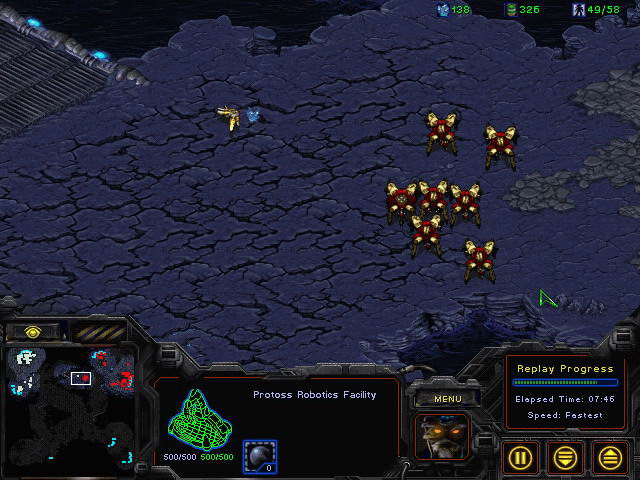Toggle the eye vision button above minimap

tap(33, 331)
